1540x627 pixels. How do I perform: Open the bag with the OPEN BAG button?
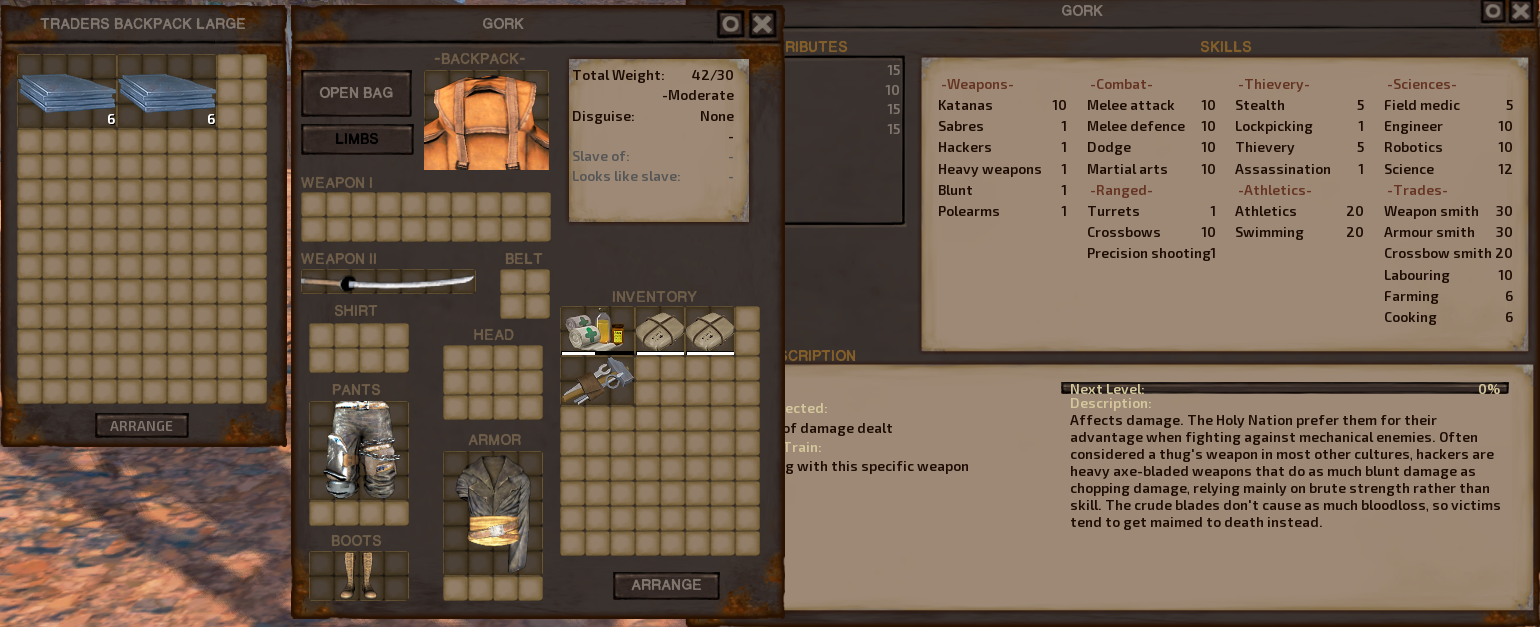(356, 93)
